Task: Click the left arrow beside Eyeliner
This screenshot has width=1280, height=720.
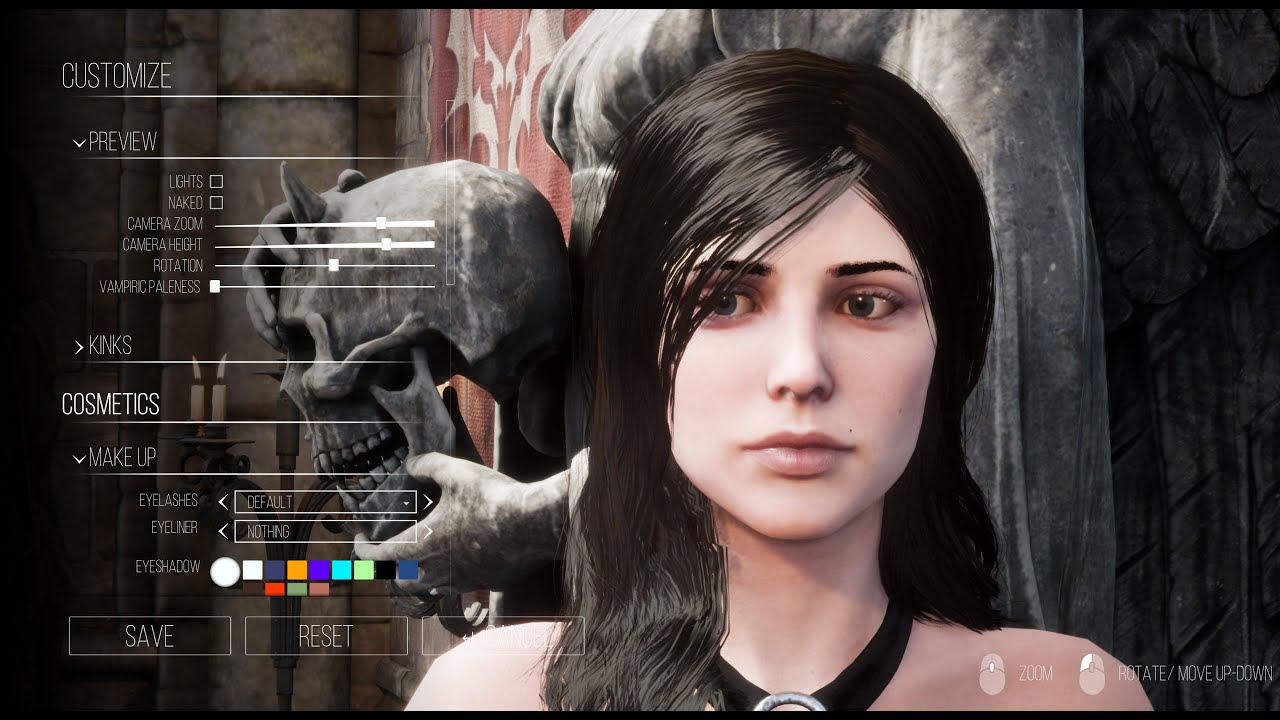Action: [221, 532]
